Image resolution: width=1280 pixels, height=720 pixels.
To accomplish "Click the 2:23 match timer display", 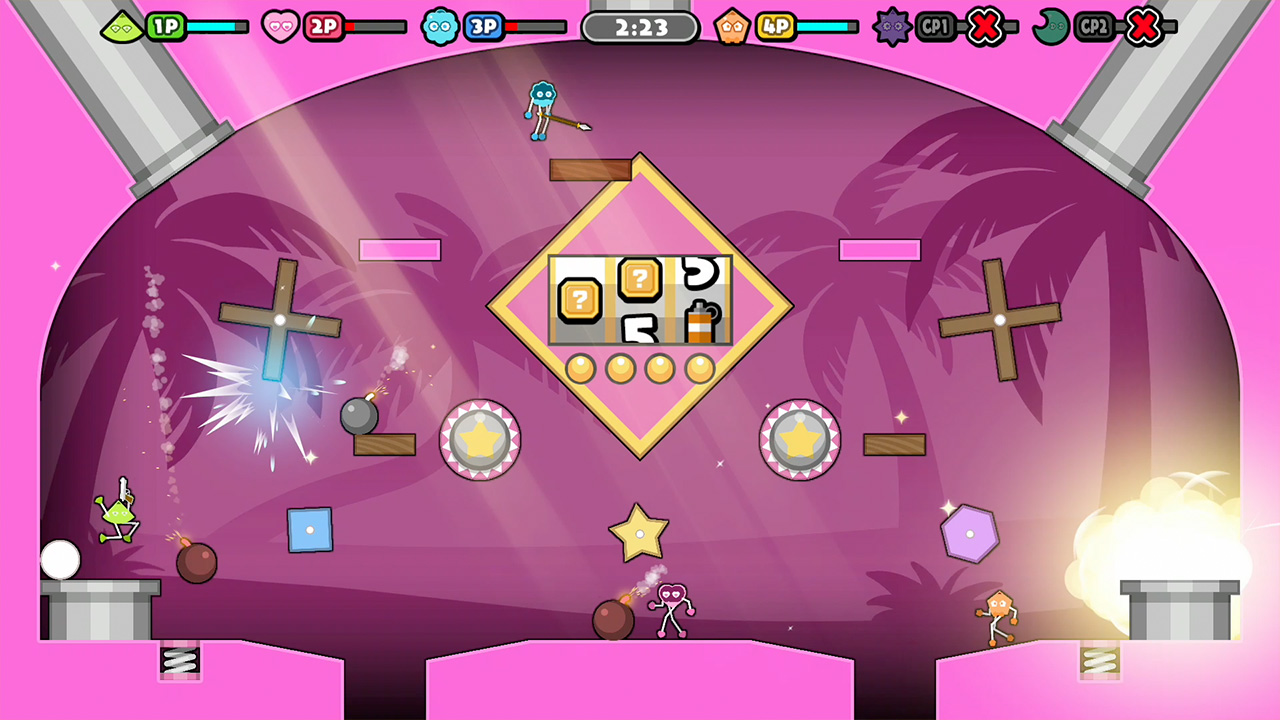I will [640, 27].
